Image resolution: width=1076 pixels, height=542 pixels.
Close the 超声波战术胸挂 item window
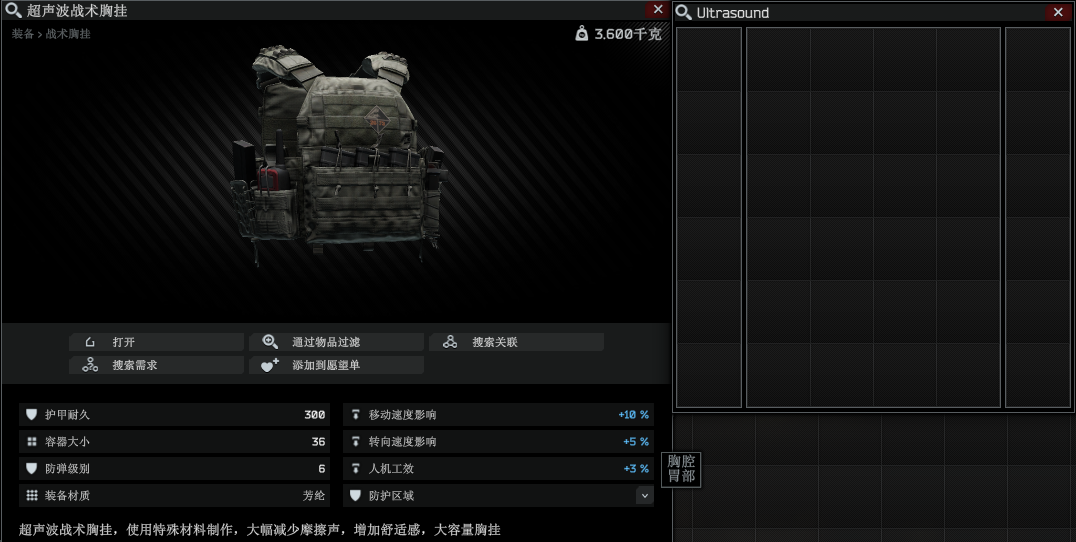click(657, 10)
